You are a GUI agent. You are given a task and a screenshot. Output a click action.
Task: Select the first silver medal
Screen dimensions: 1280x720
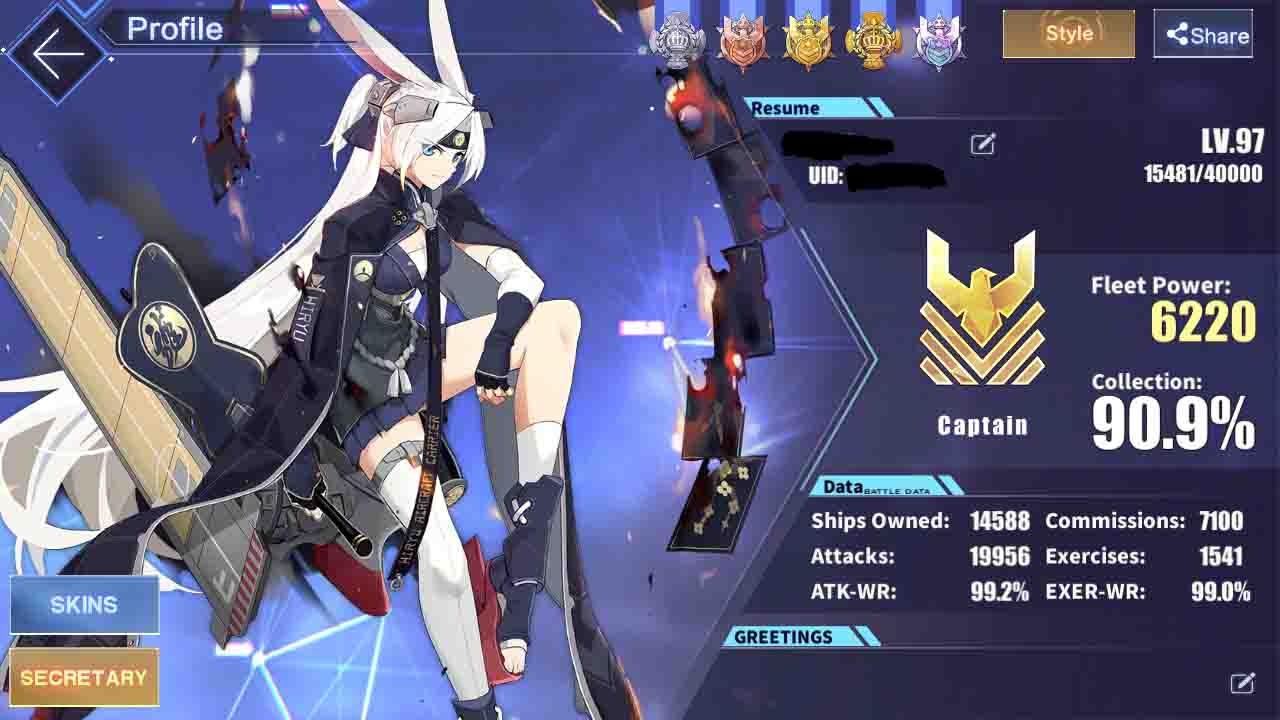coord(678,40)
